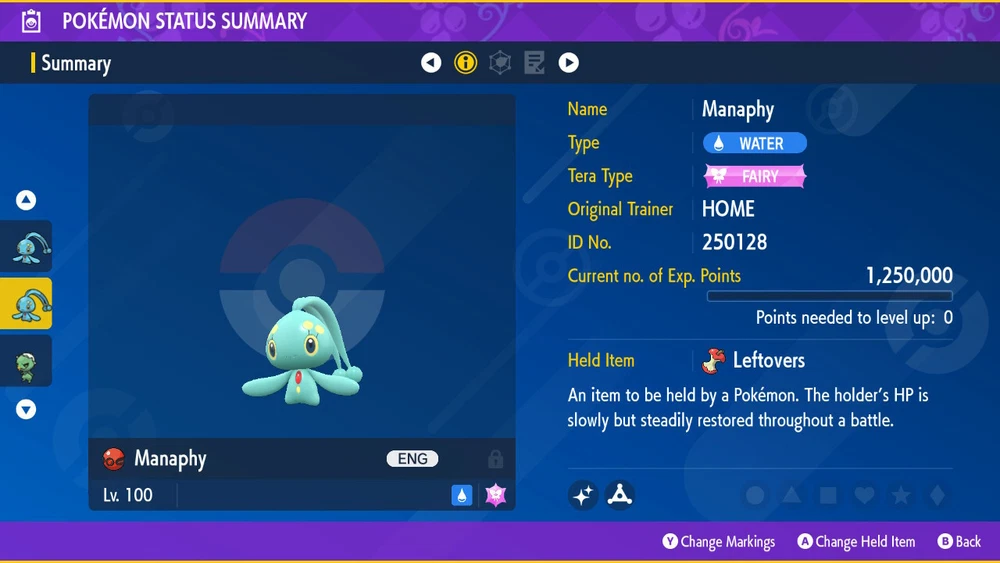Screen dimensions: 1000x563
Task: Click the Paldea triangle origin mark
Action: [620, 495]
